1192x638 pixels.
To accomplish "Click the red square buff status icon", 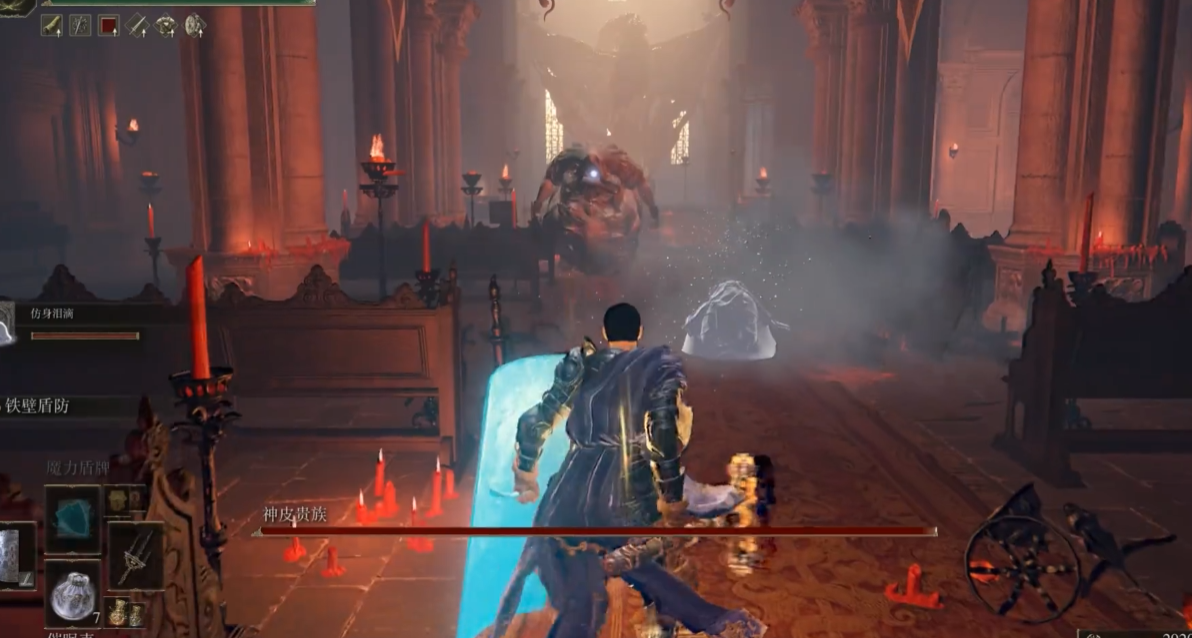I will tap(108, 25).
